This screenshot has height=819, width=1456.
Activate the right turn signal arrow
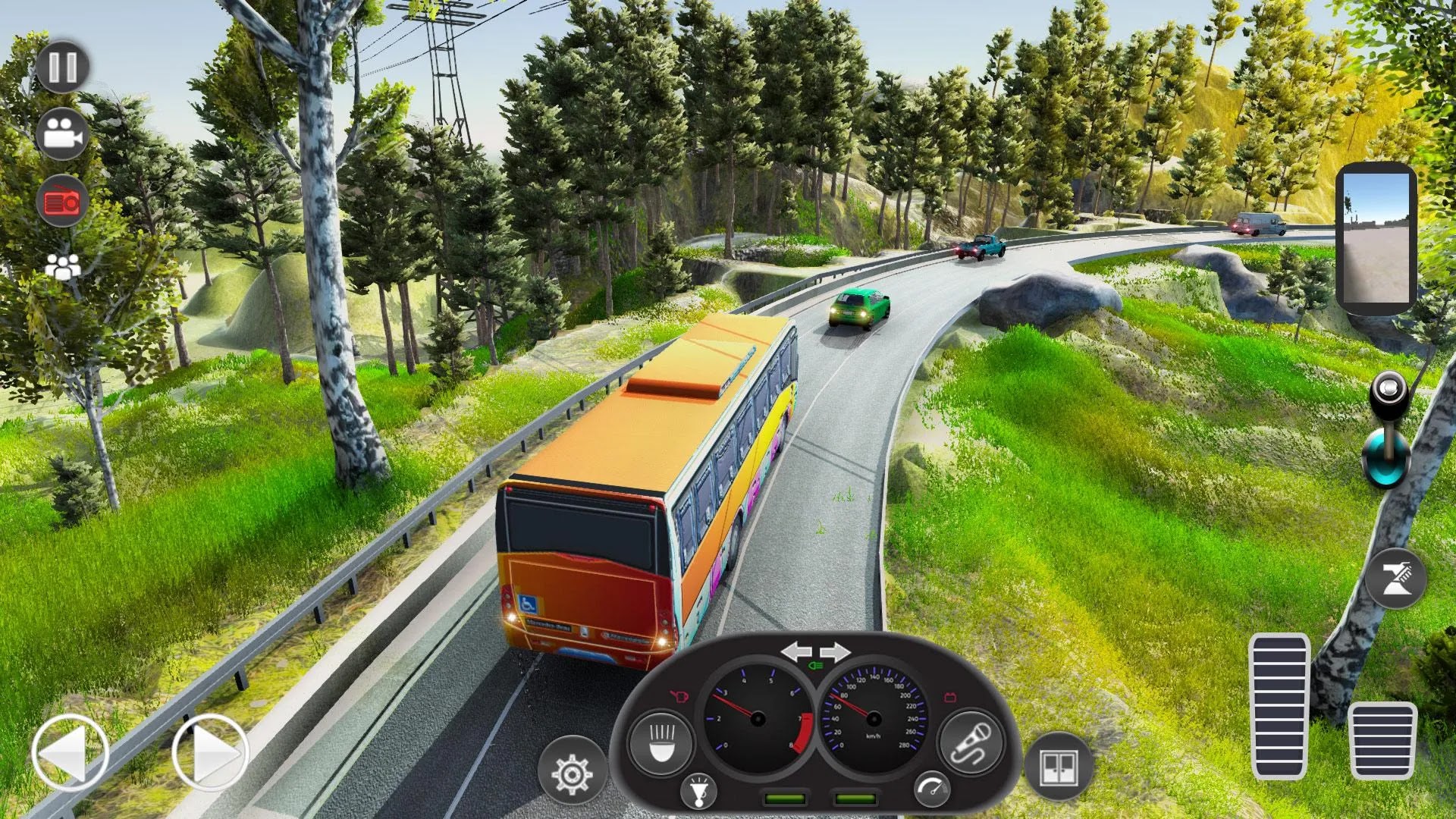click(x=835, y=651)
